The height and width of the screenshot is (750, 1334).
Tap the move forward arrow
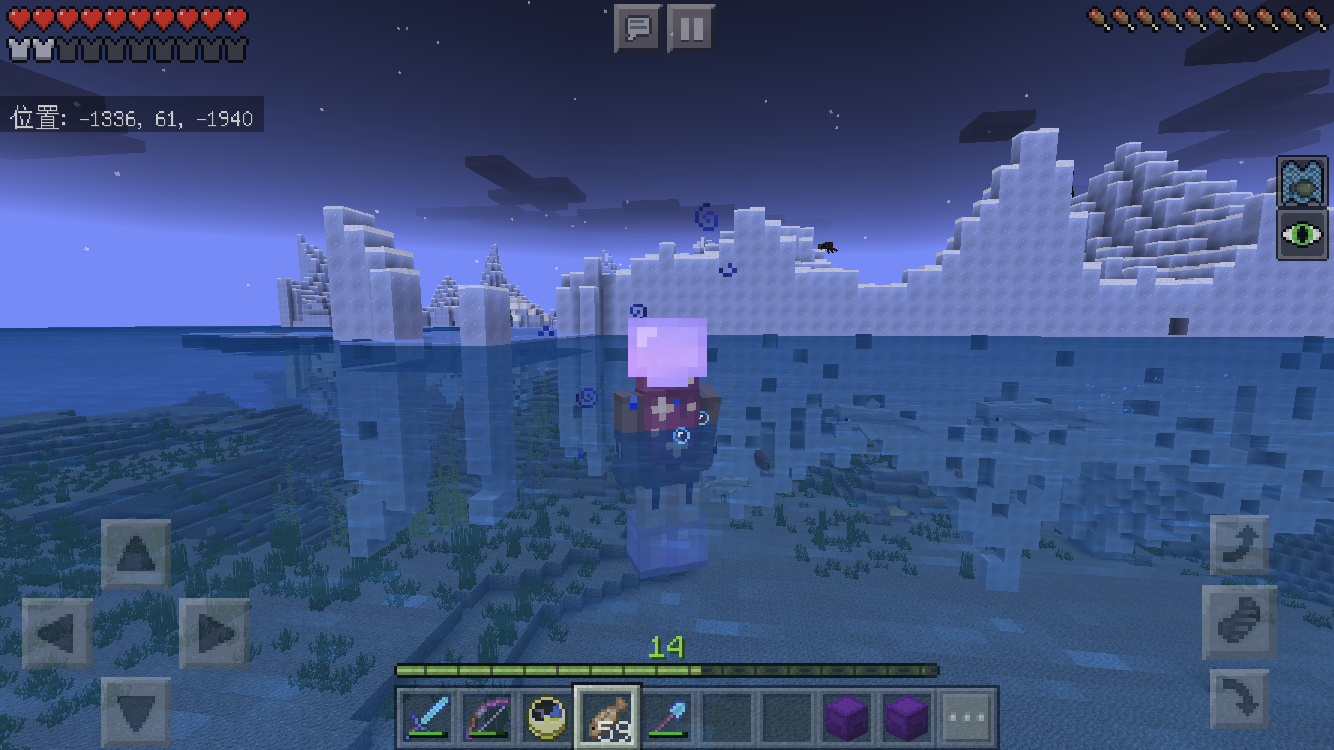136,554
